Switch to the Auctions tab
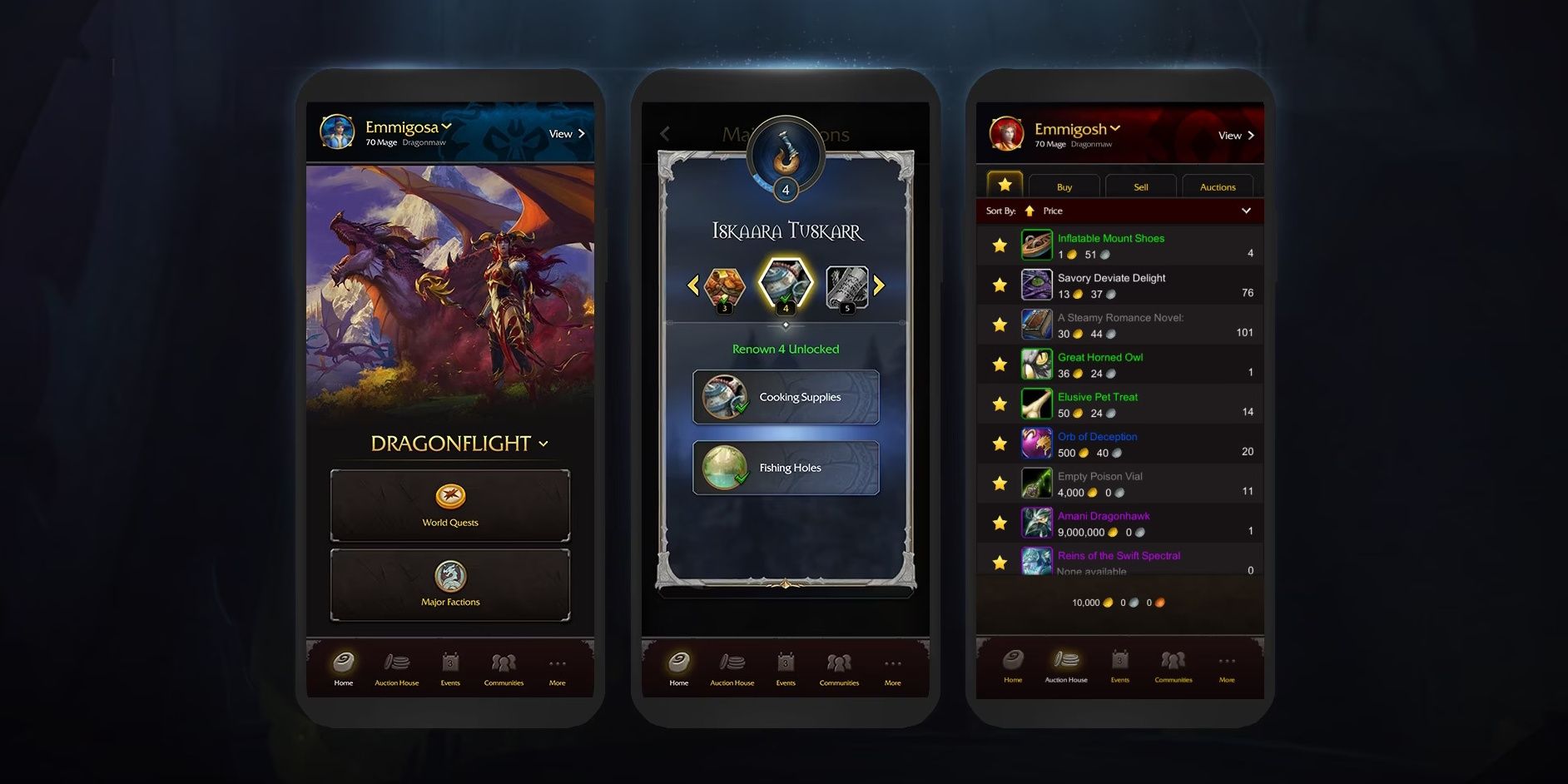 click(1217, 186)
